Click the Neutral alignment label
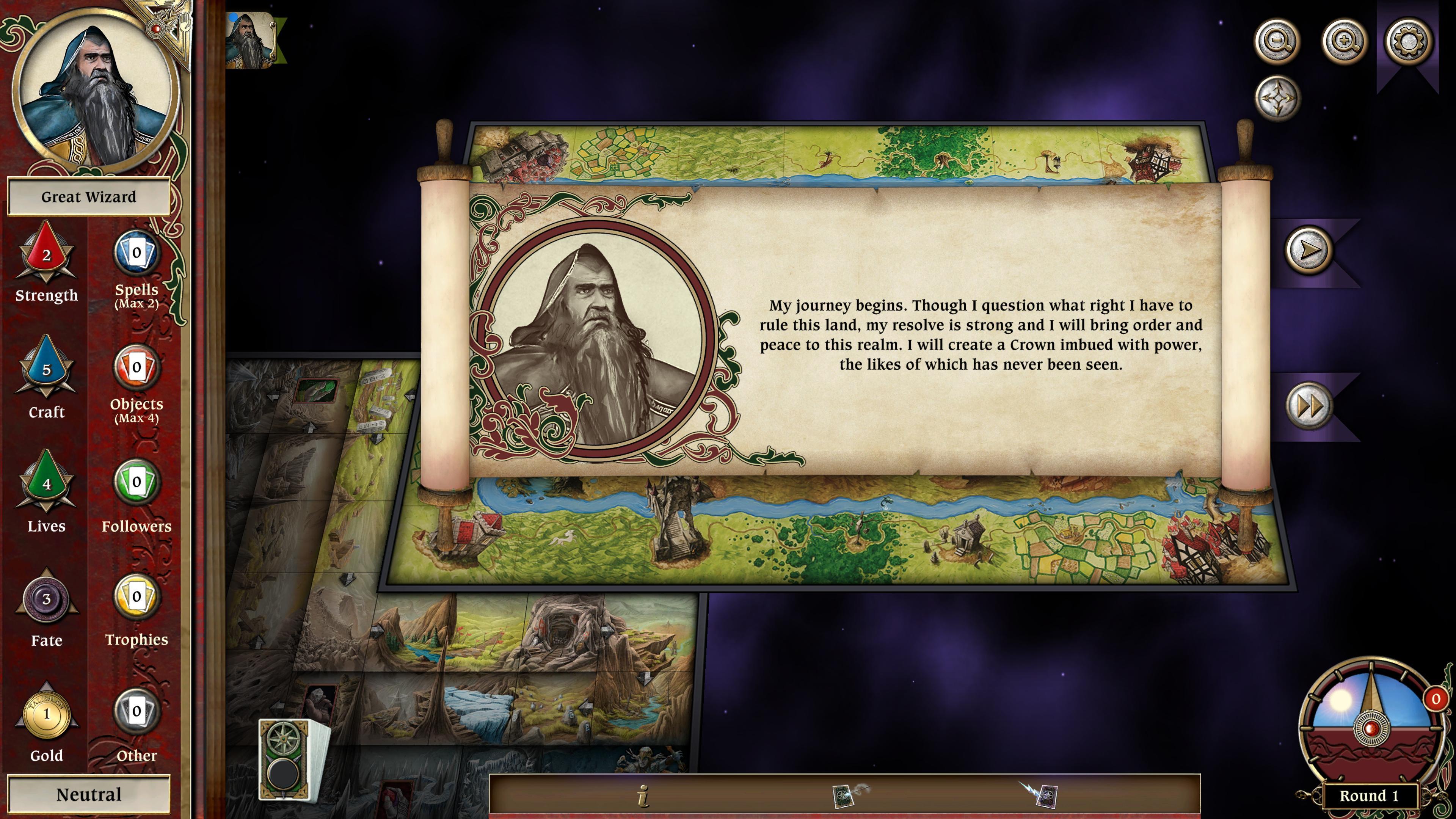 pyautogui.click(x=89, y=795)
